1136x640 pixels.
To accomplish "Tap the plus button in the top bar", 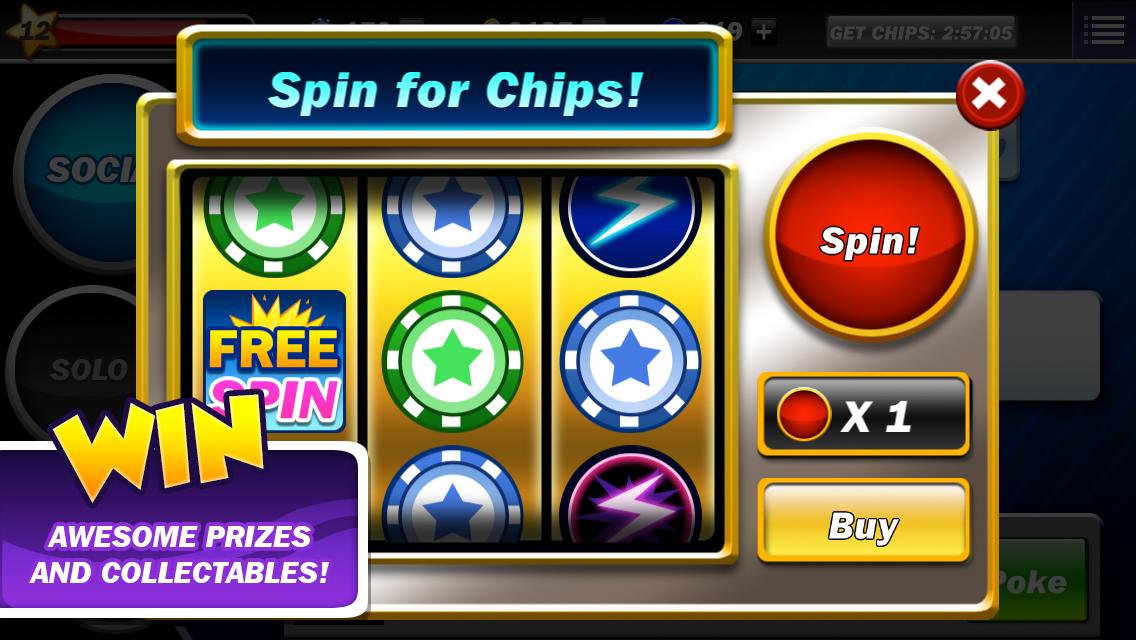I will point(763,32).
